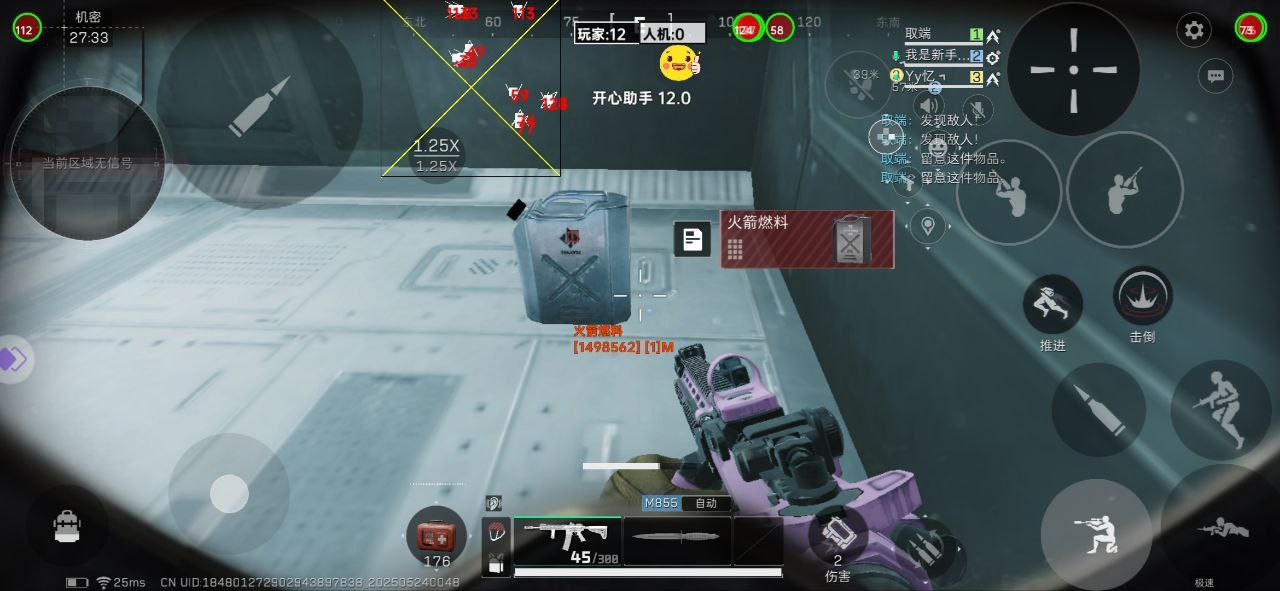
Task: Pick up the 火箭燃料 item card
Action: pos(806,239)
